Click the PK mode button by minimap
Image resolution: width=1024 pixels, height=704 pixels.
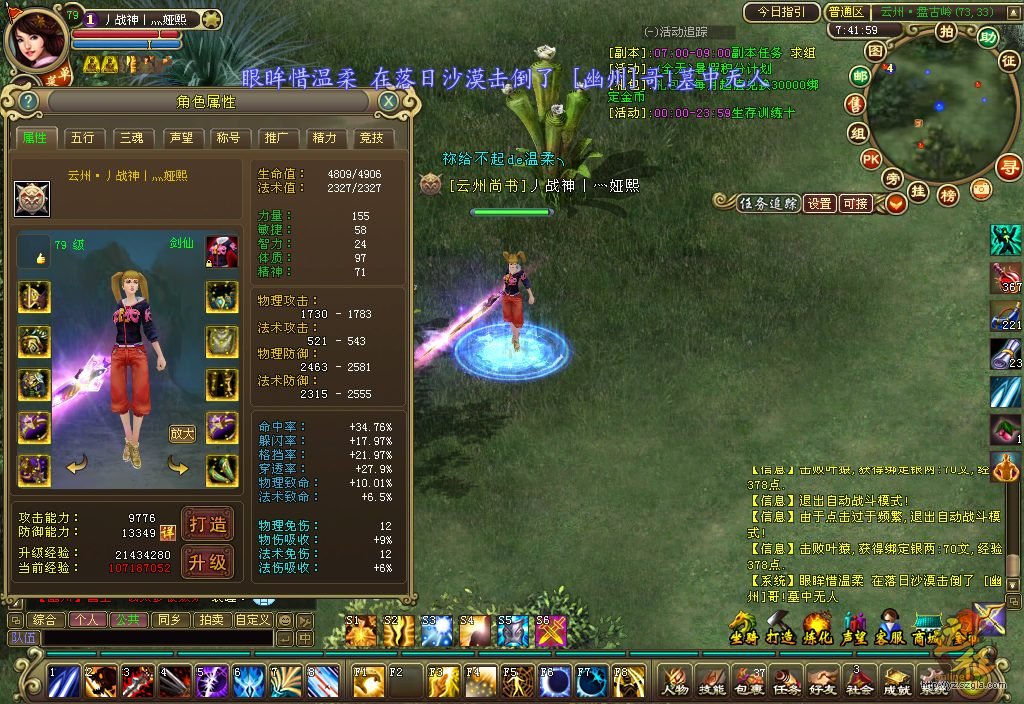point(871,158)
